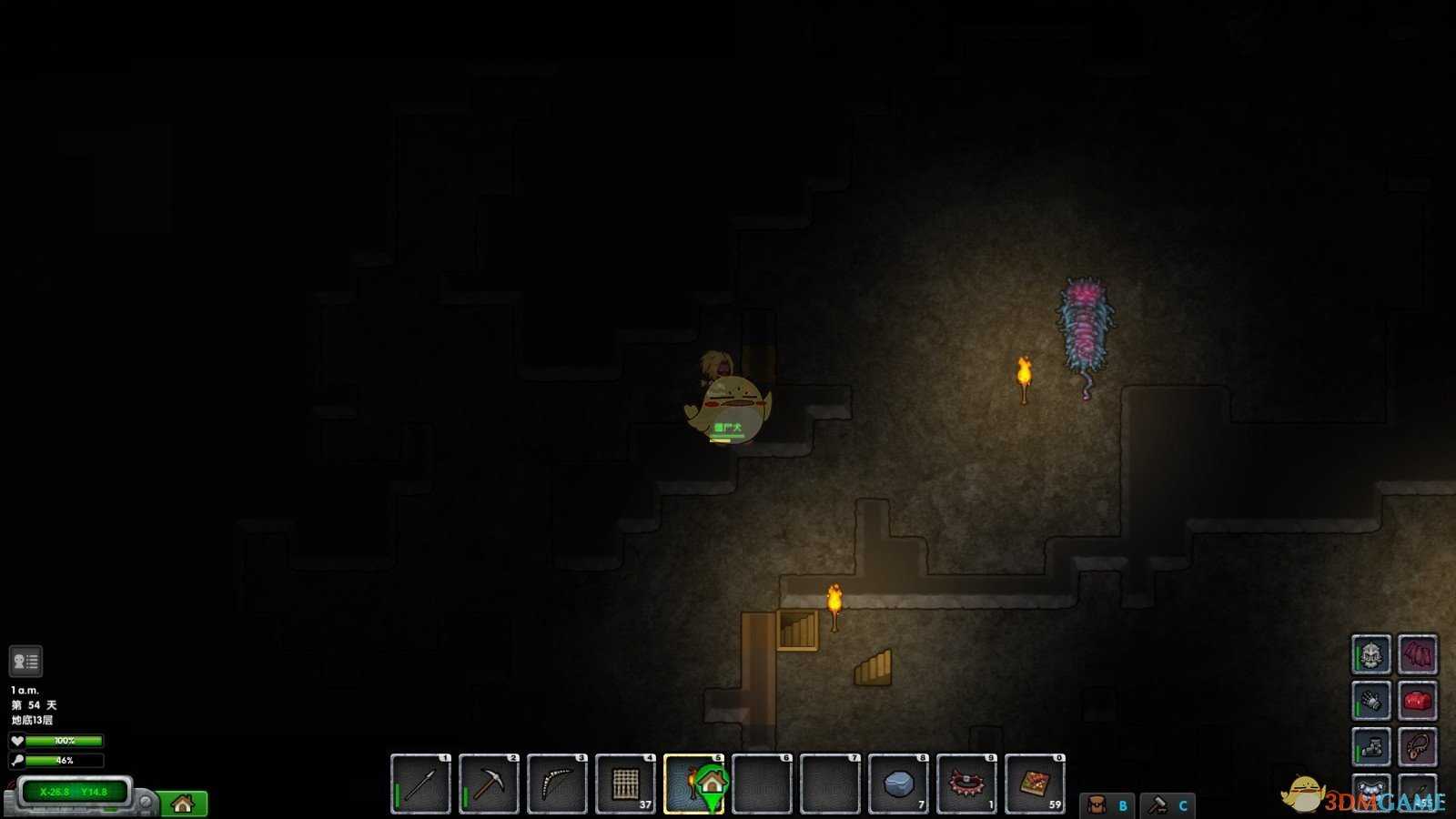Viewport: 1456px width, 819px height.
Task: Select the gauntlet equipment slot
Action: pyautogui.click(x=1370, y=701)
